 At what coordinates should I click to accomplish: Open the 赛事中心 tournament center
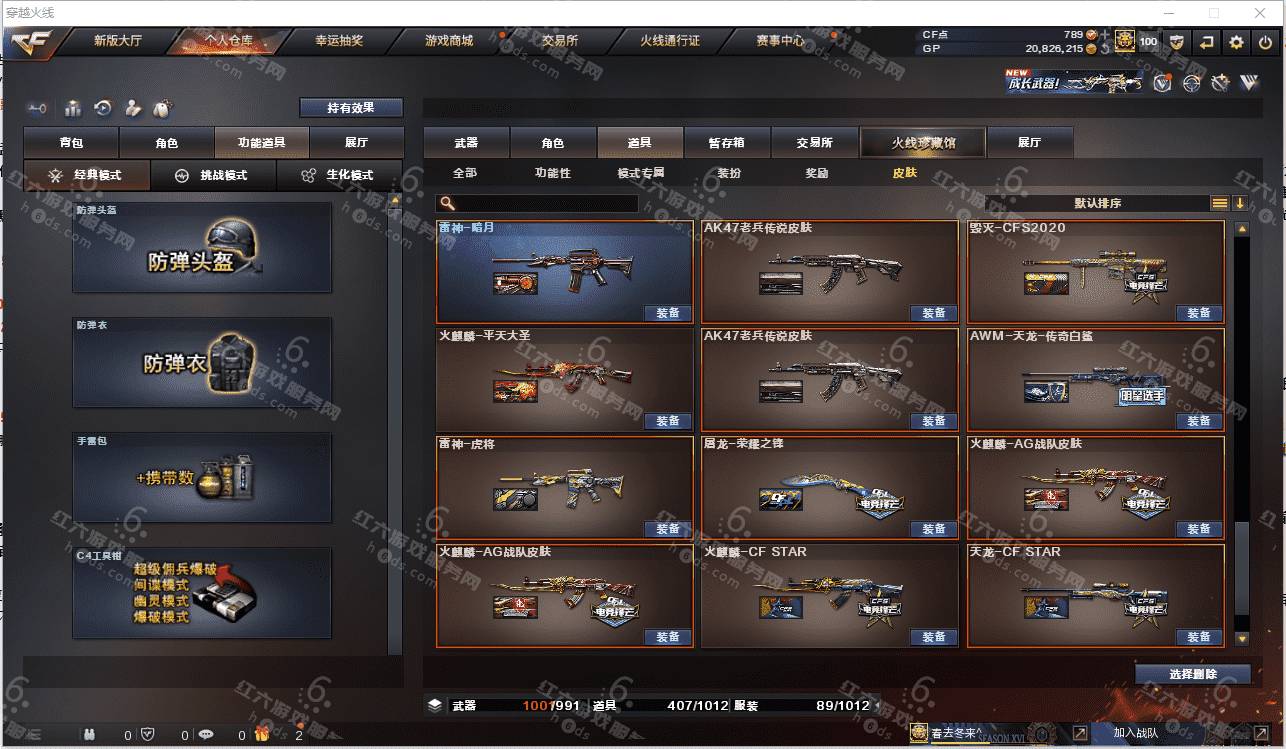[x=780, y=41]
